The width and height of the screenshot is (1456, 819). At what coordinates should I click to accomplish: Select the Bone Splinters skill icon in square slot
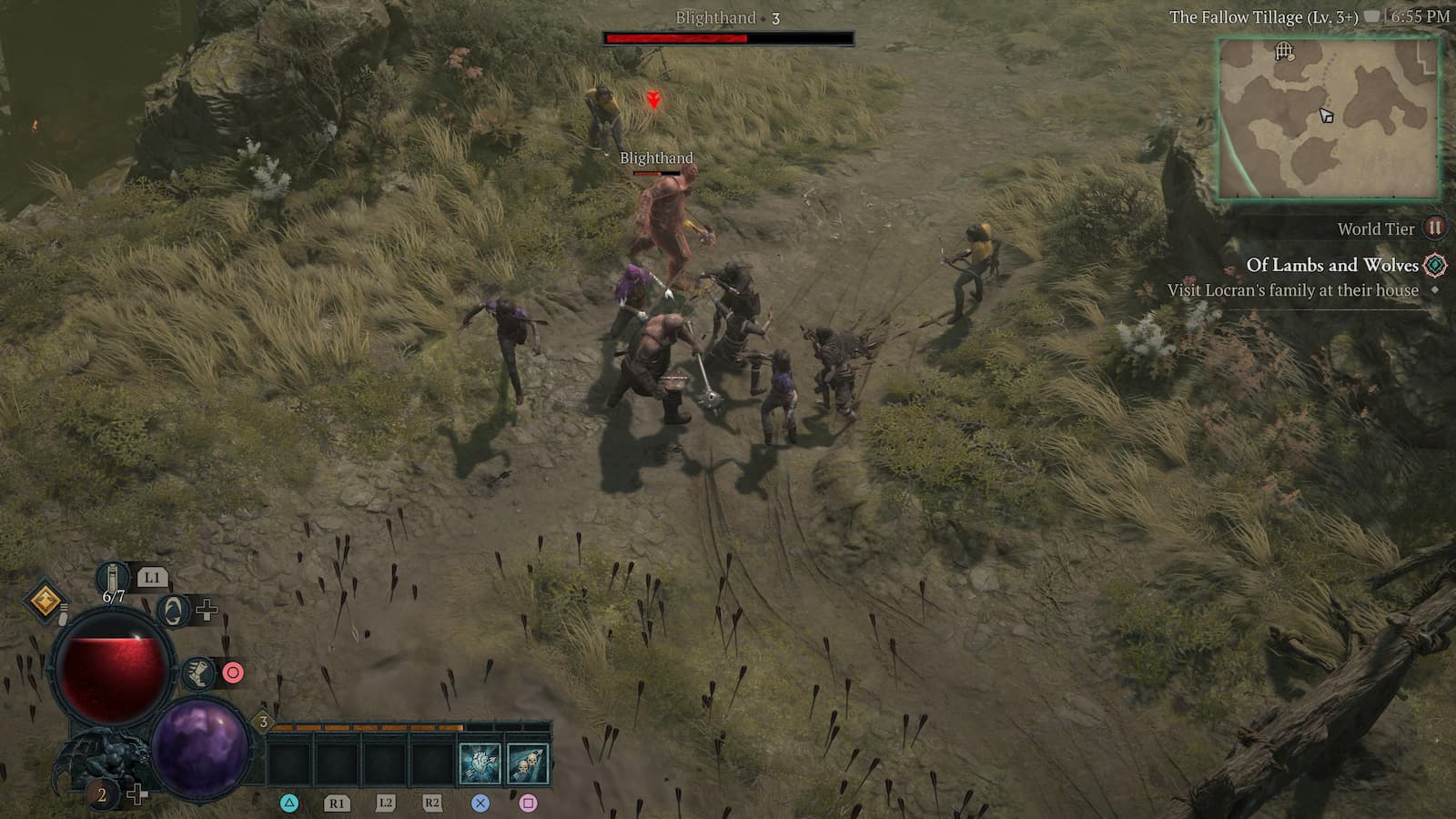[530, 763]
